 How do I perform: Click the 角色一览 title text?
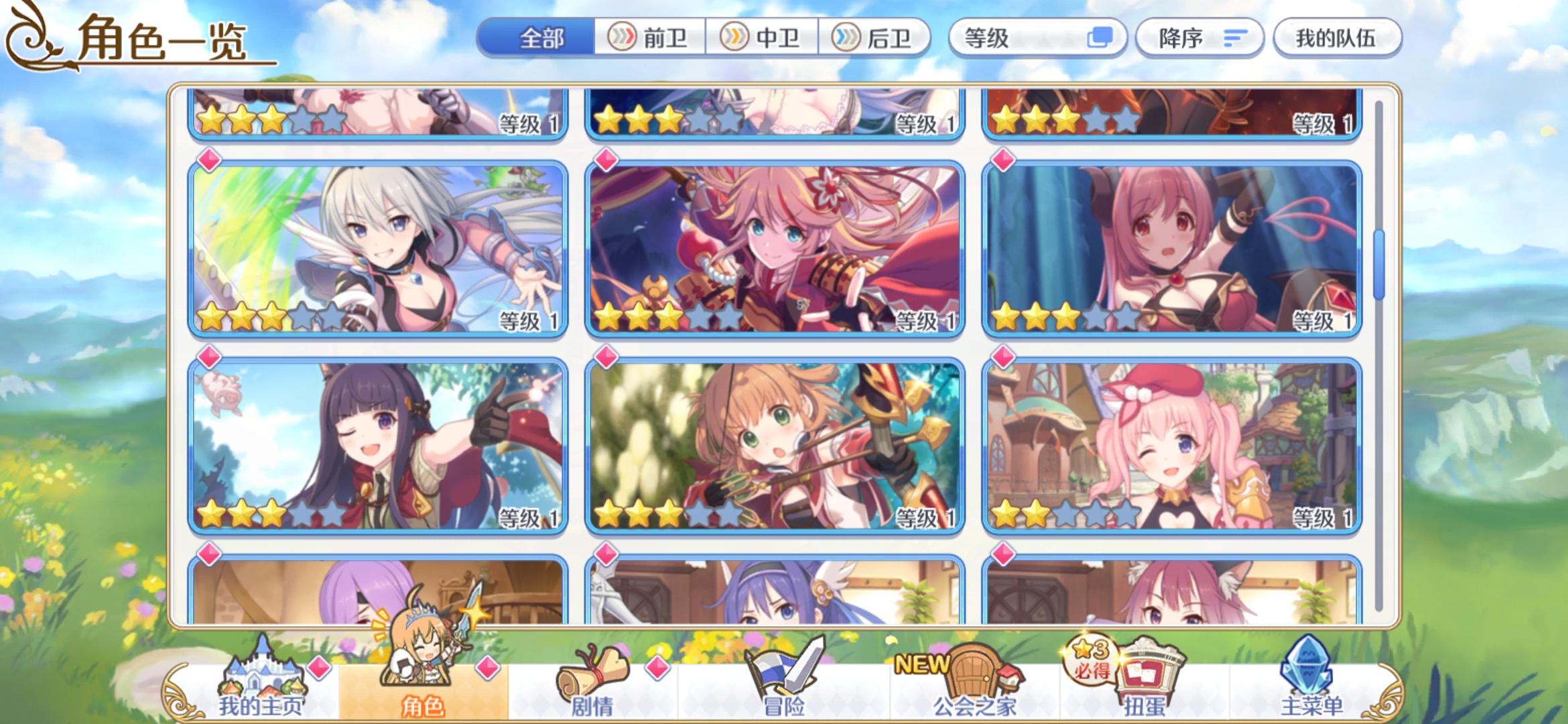coord(161,38)
